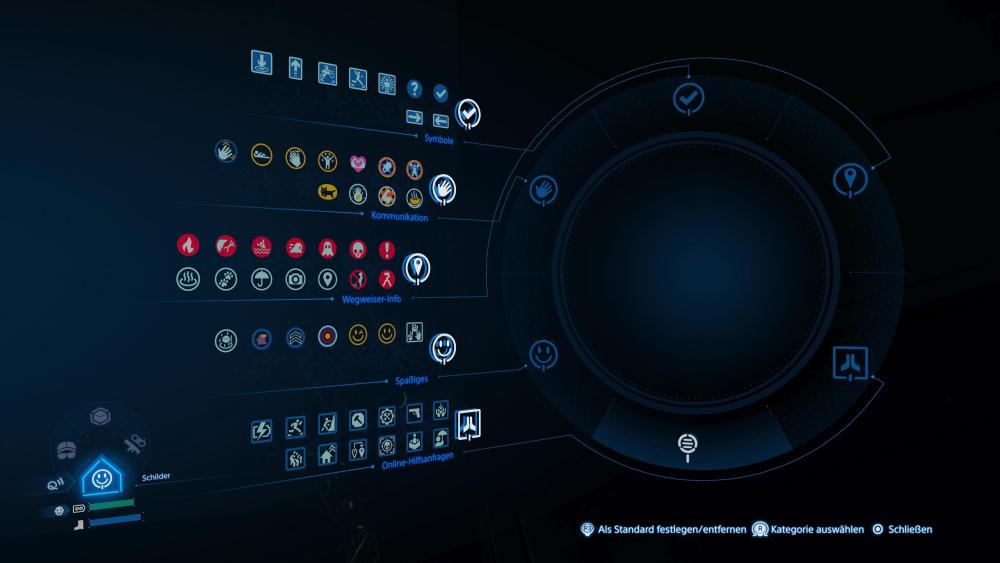
Task: Choose the bullseye target sign
Action: pyautogui.click(x=326, y=336)
